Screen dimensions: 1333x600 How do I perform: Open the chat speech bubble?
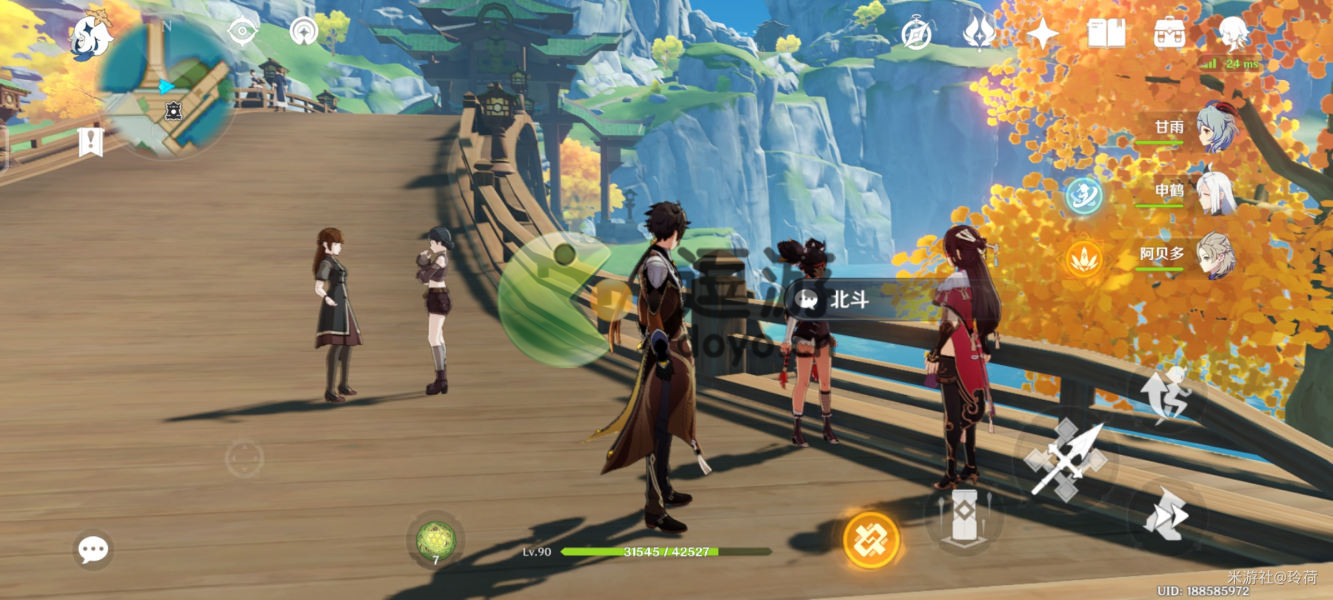coord(93,549)
